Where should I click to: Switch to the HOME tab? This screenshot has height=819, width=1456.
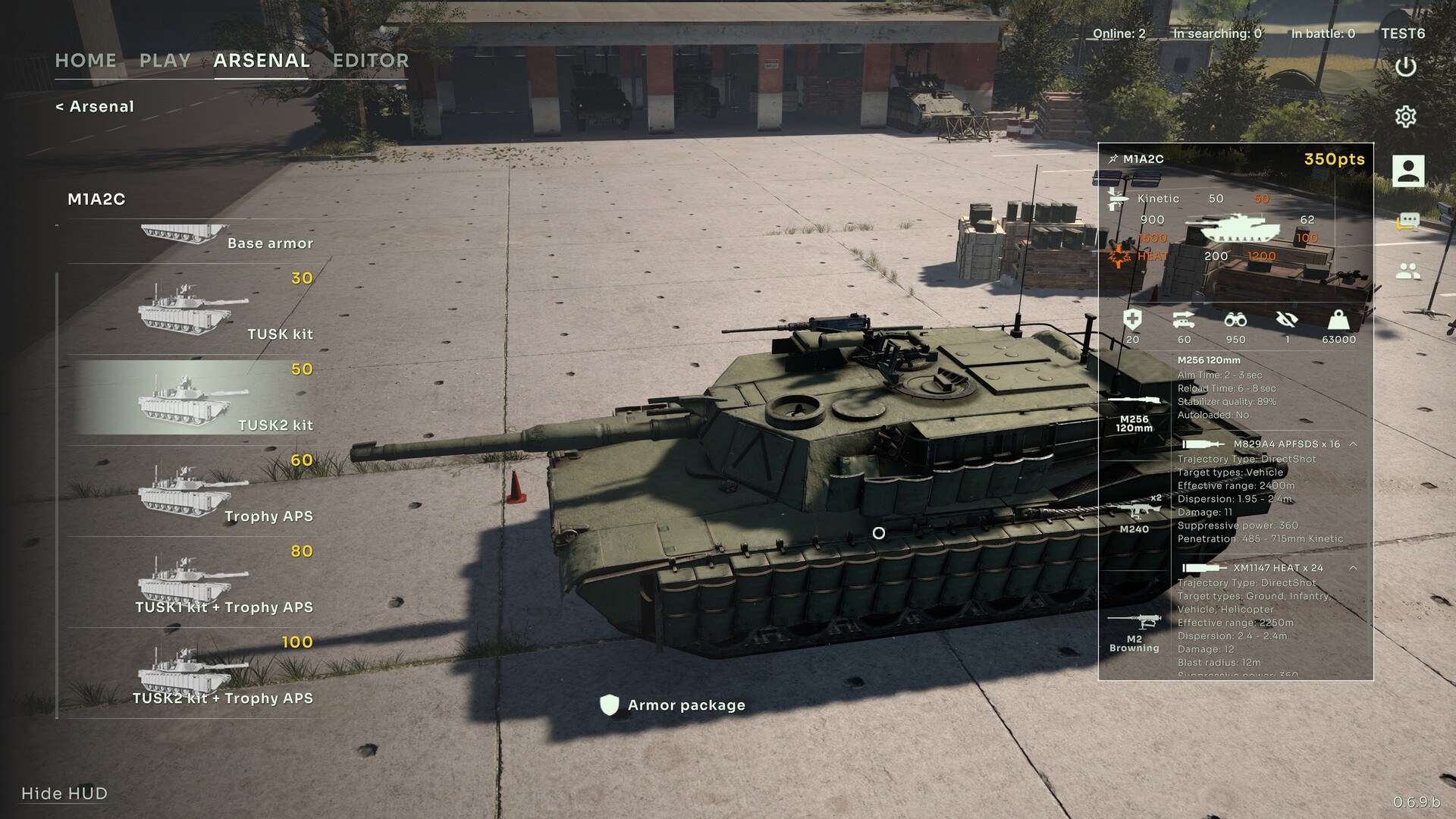tap(86, 61)
